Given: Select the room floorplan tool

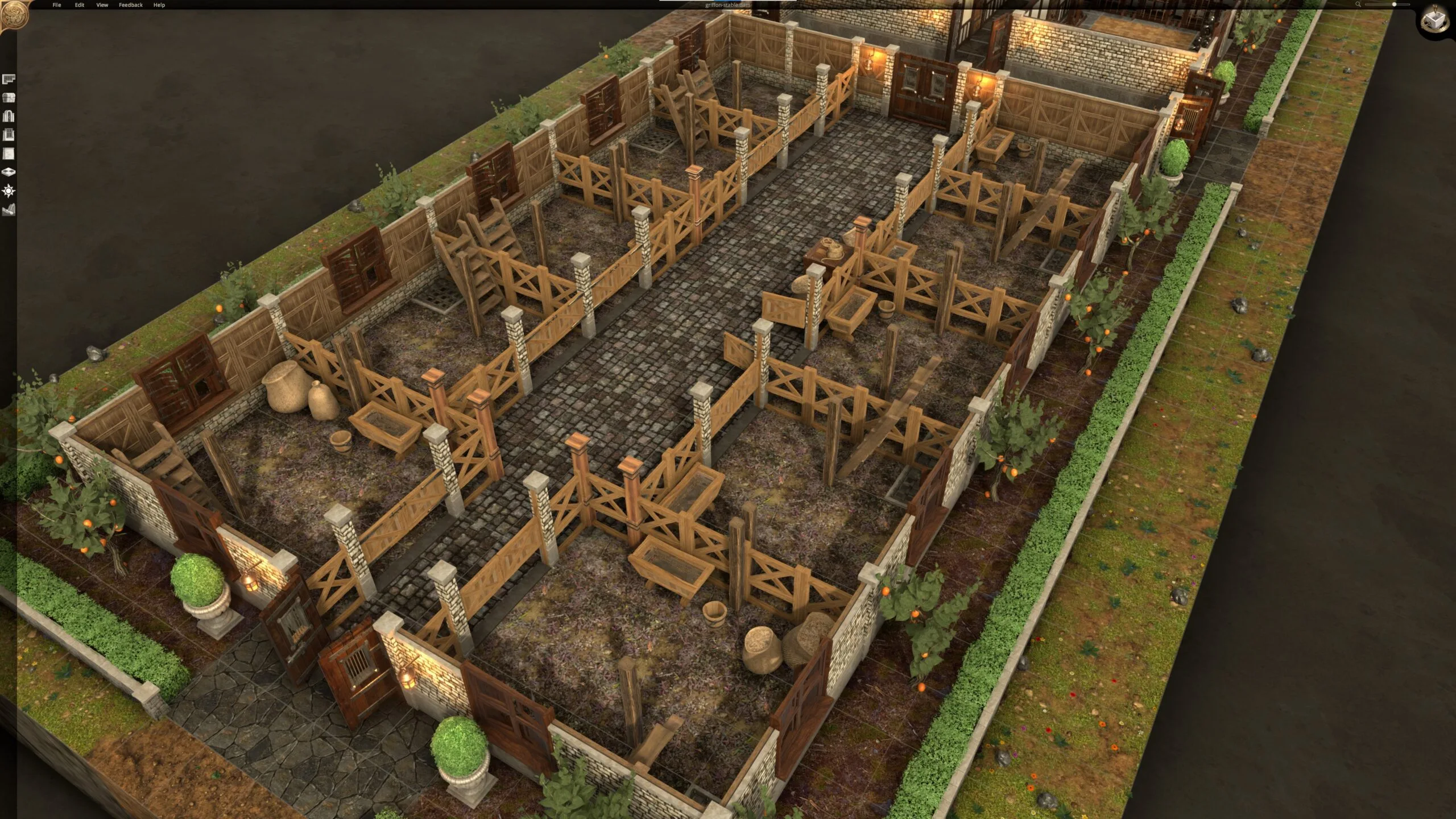Looking at the screenshot, I should click(x=9, y=79).
